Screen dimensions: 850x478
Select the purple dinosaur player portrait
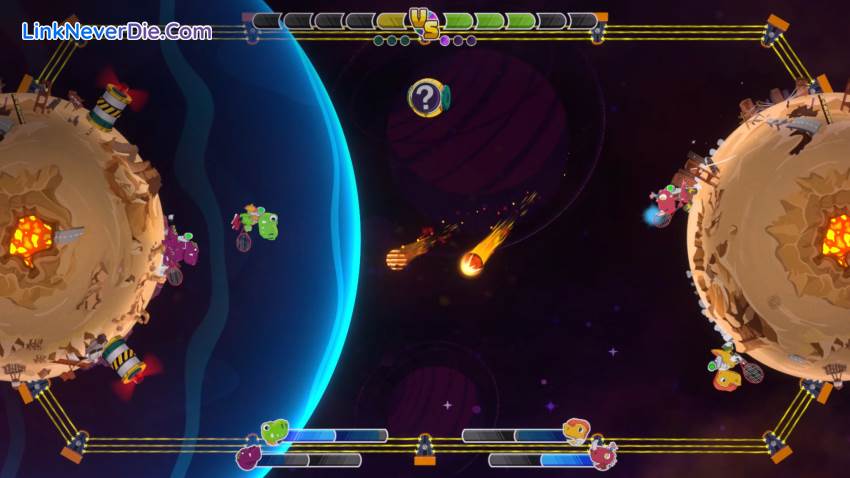[x=248, y=457]
